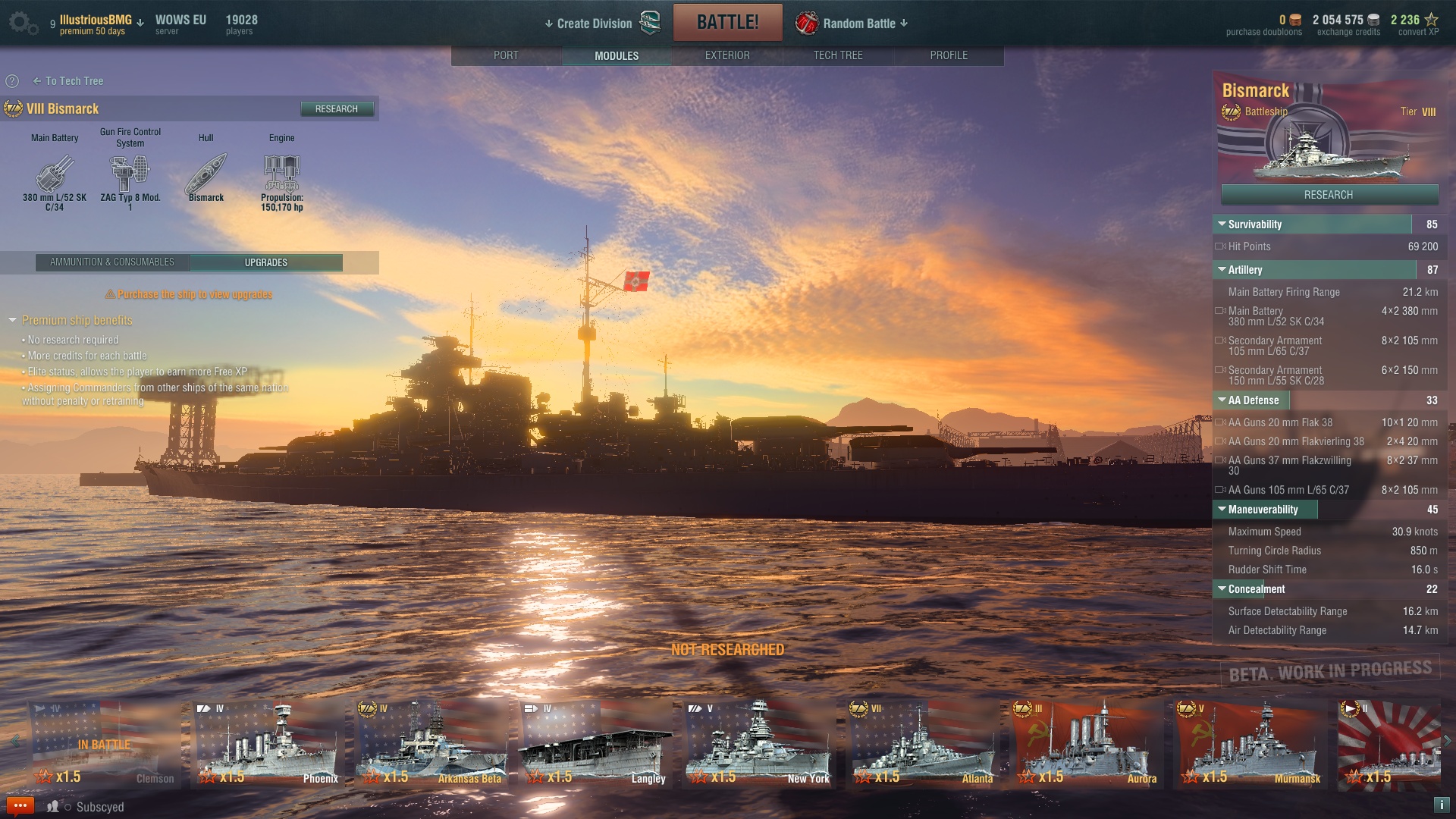View the Profile tab

tap(948, 55)
